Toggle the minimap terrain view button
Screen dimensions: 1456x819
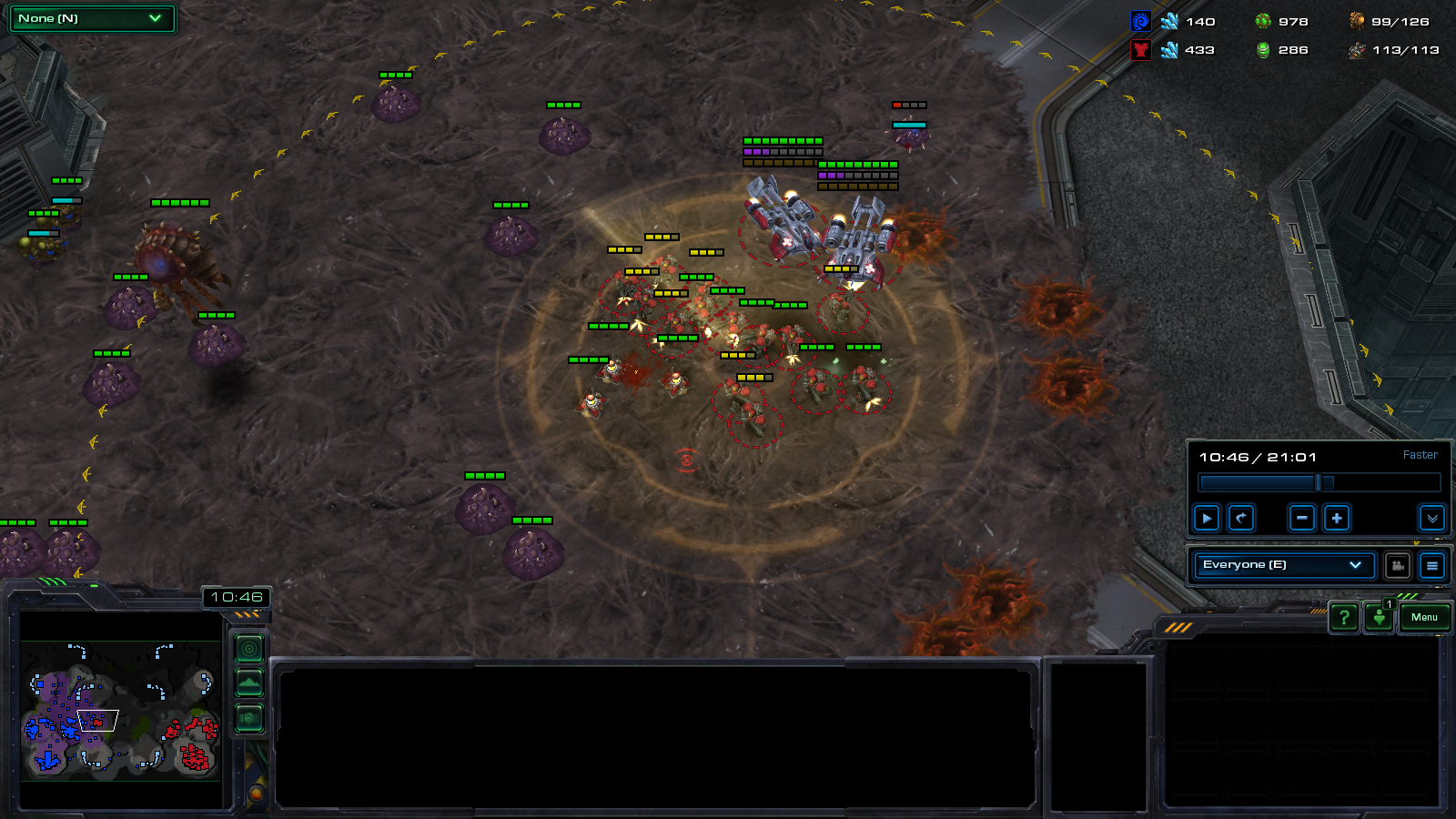pyautogui.click(x=249, y=683)
